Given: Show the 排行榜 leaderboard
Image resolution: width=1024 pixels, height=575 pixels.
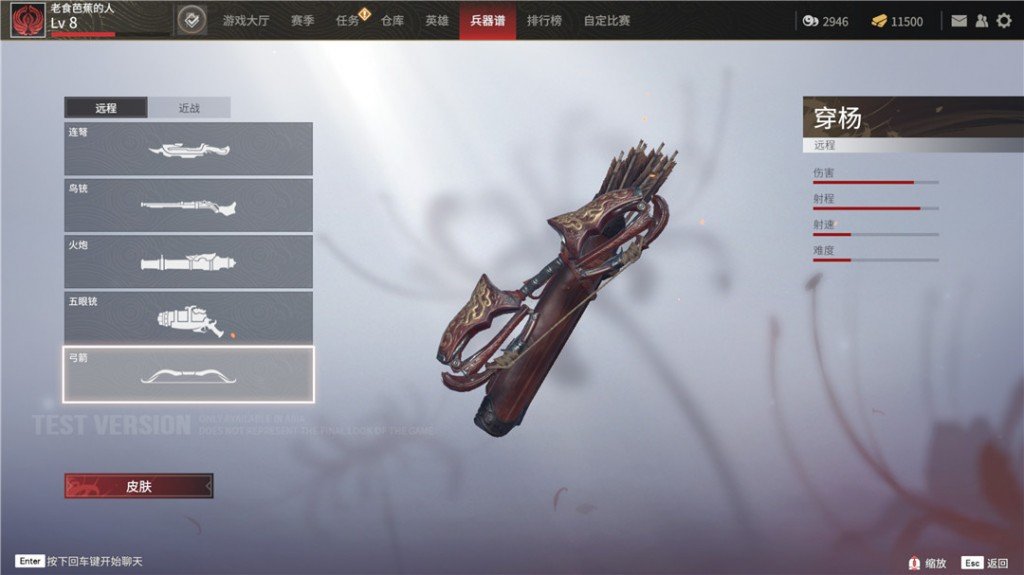Looking at the screenshot, I should (x=544, y=21).
